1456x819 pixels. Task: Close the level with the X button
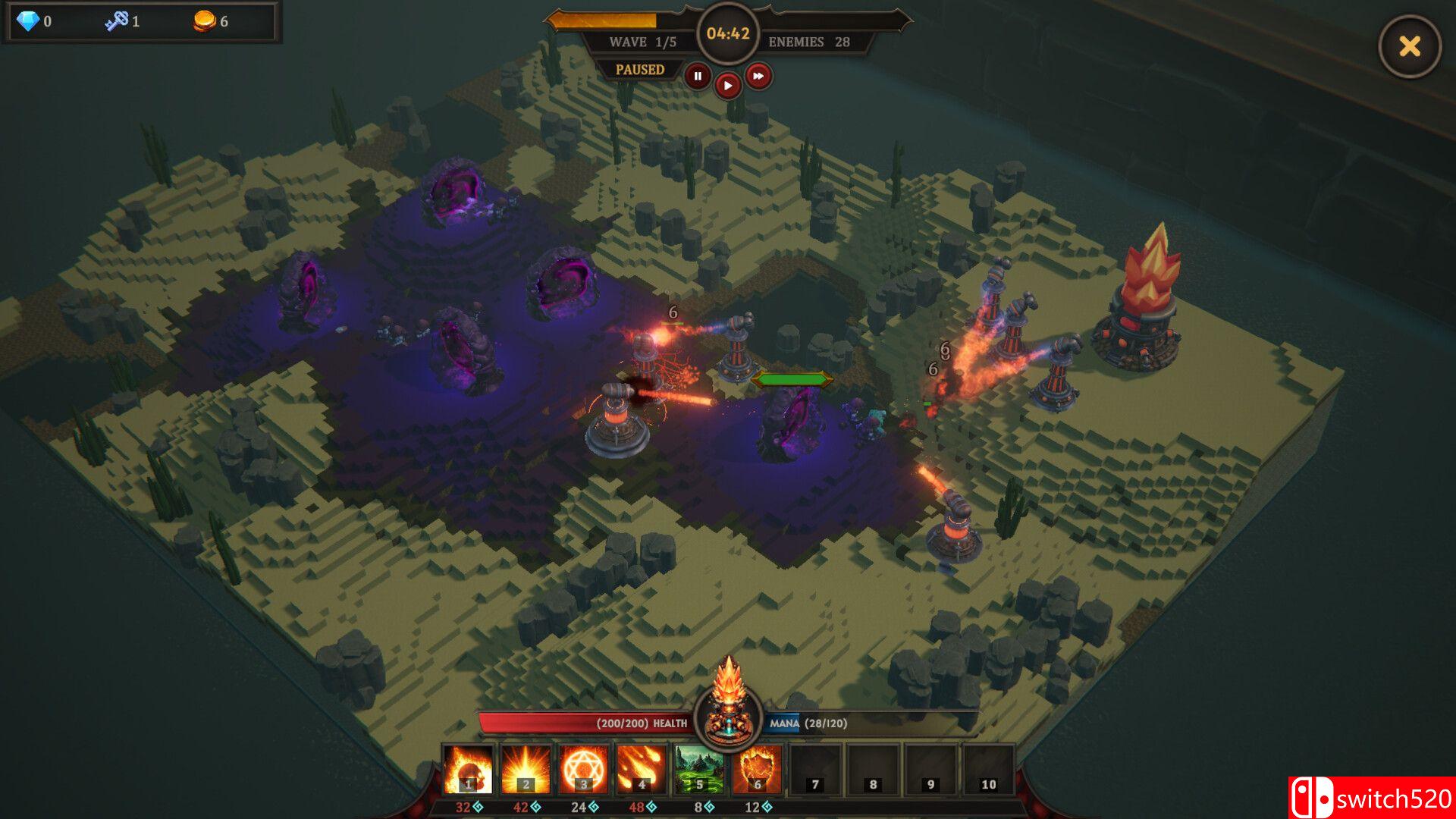tap(1409, 46)
